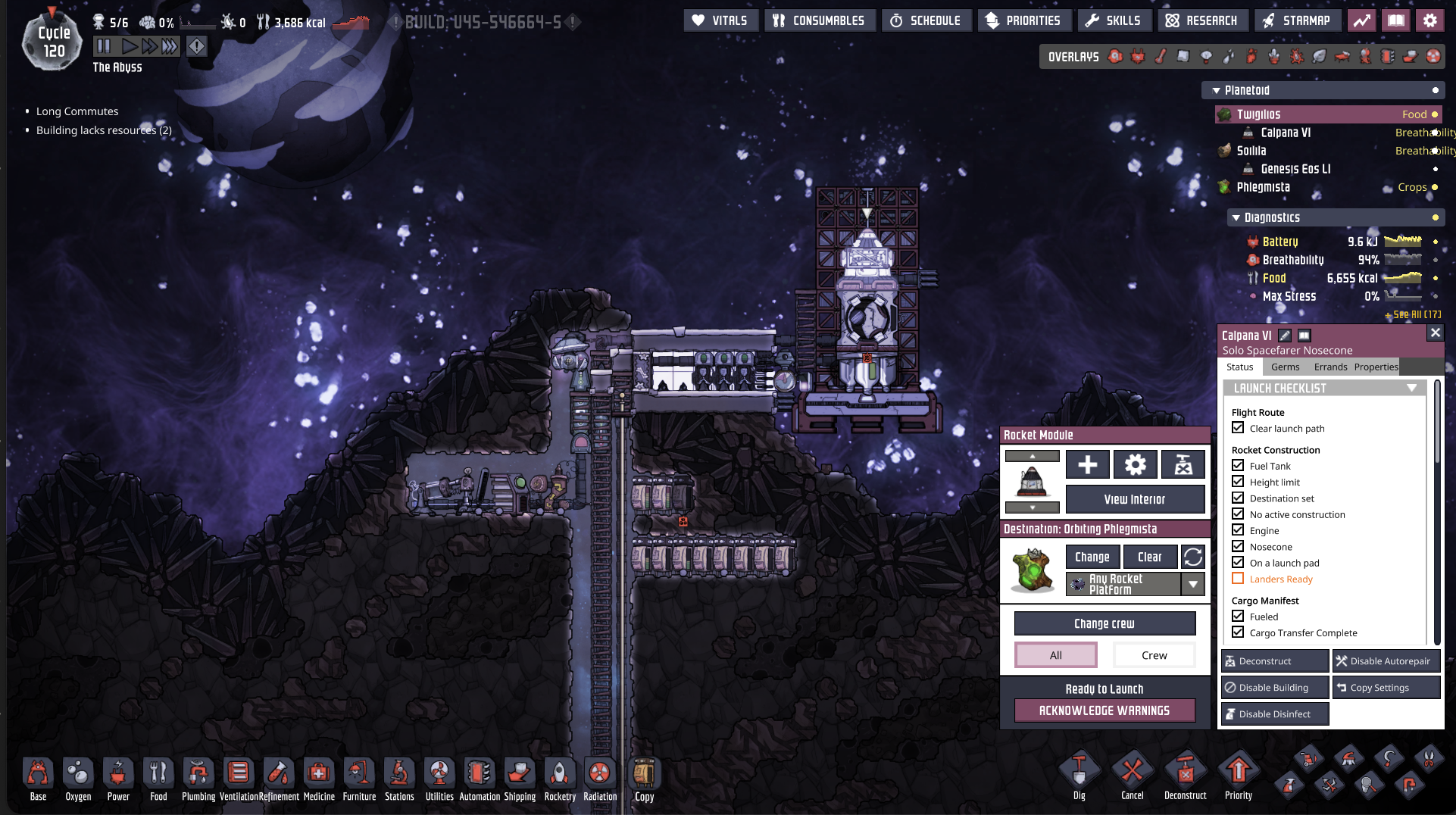
Task: Select the Phlegmista planetoid
Action: point(1263,187)
